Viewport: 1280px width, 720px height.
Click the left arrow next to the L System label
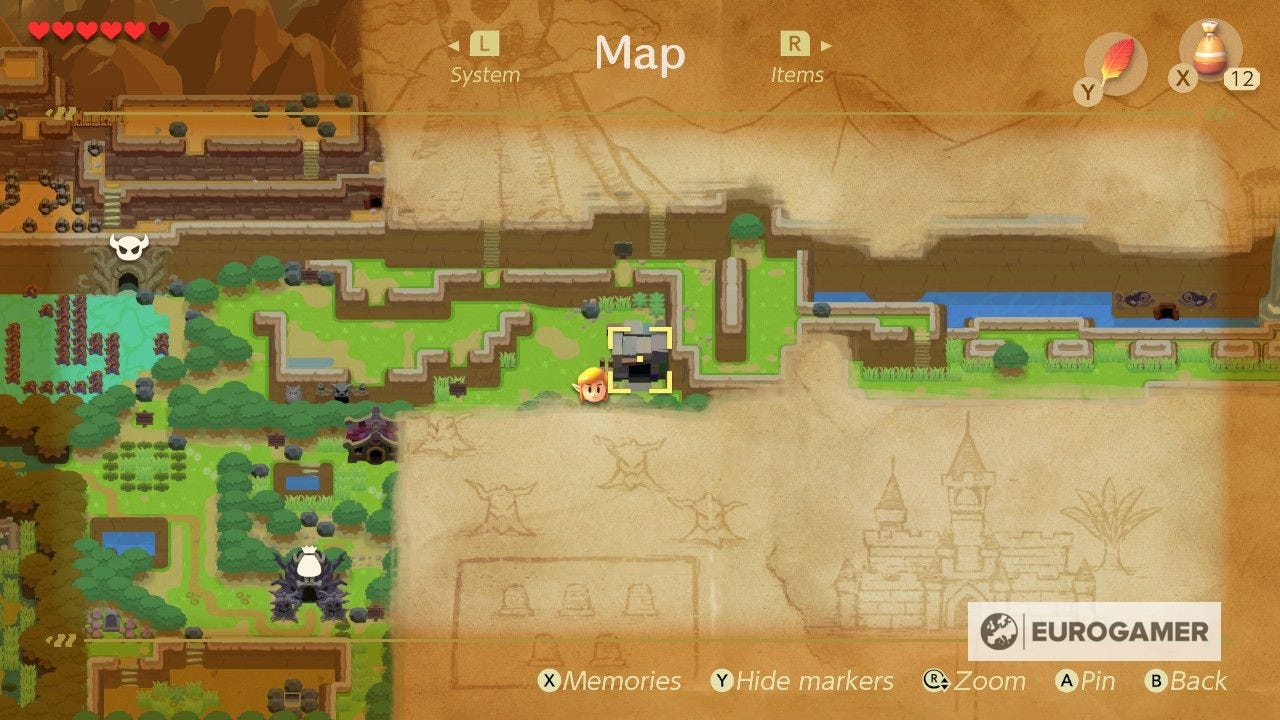coord(455,44)
